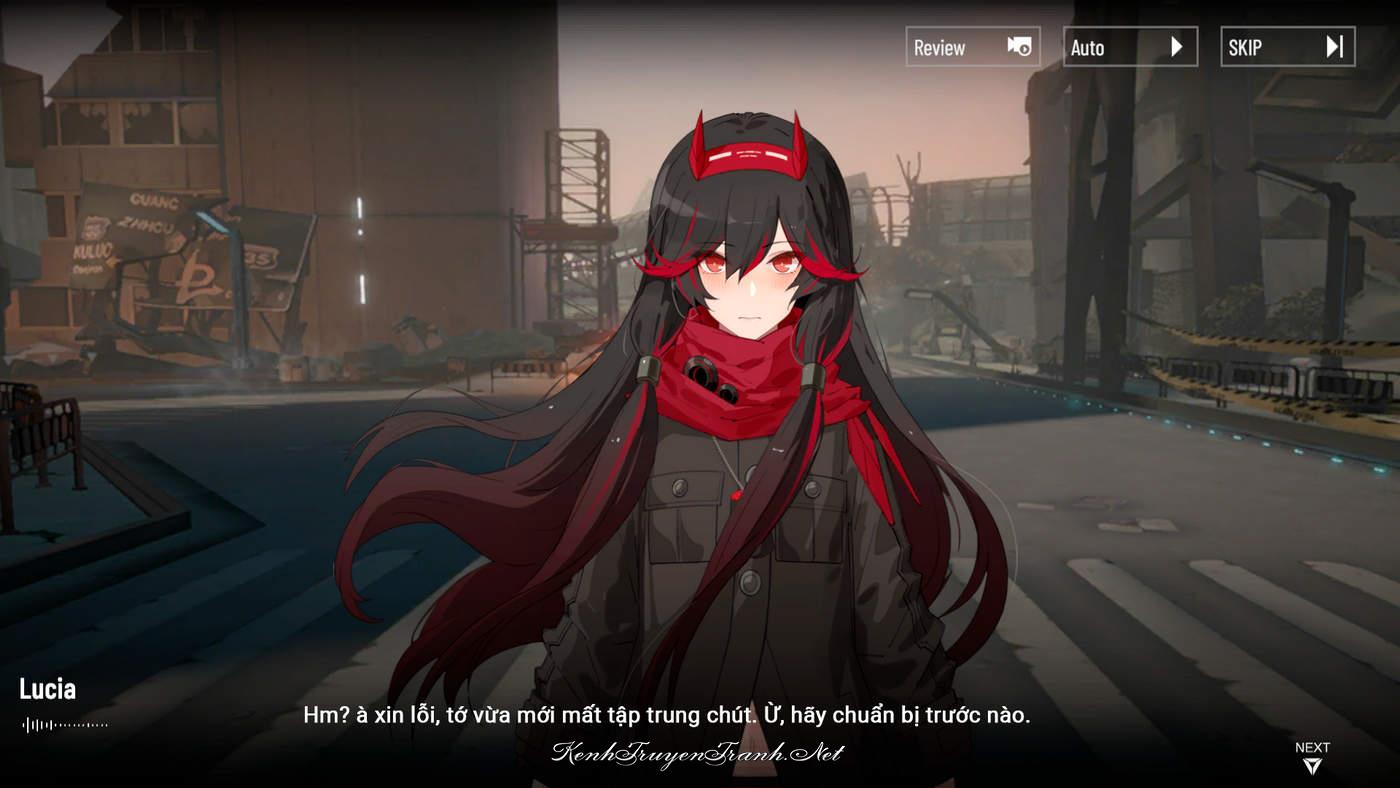Enable Auto dialogue playback
Viewport: 1400px width, 788px height.
[x=1129, y=47]
